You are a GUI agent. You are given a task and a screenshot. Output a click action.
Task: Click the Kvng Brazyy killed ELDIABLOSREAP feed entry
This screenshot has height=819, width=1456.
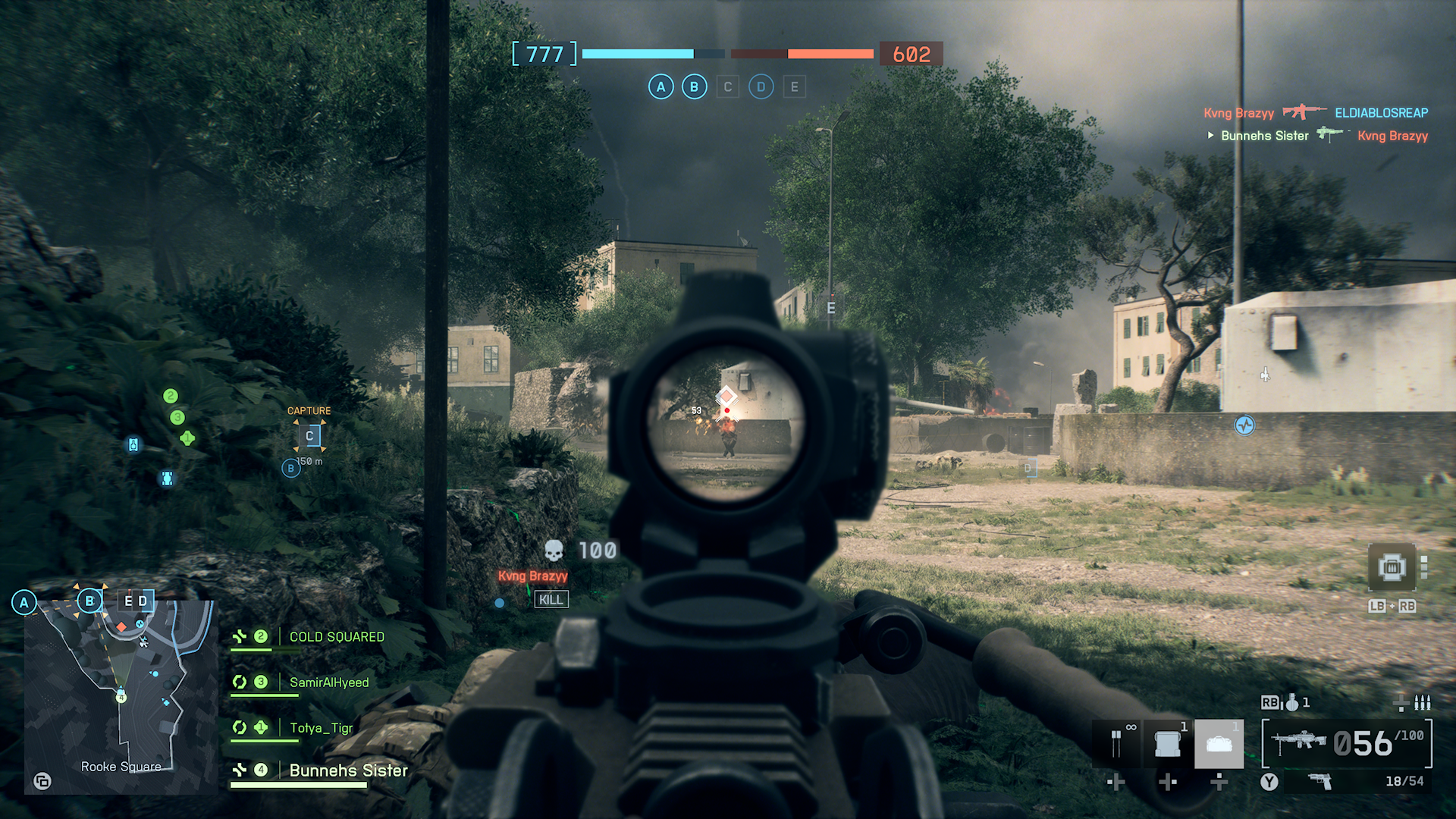[x=1316, y=113]
